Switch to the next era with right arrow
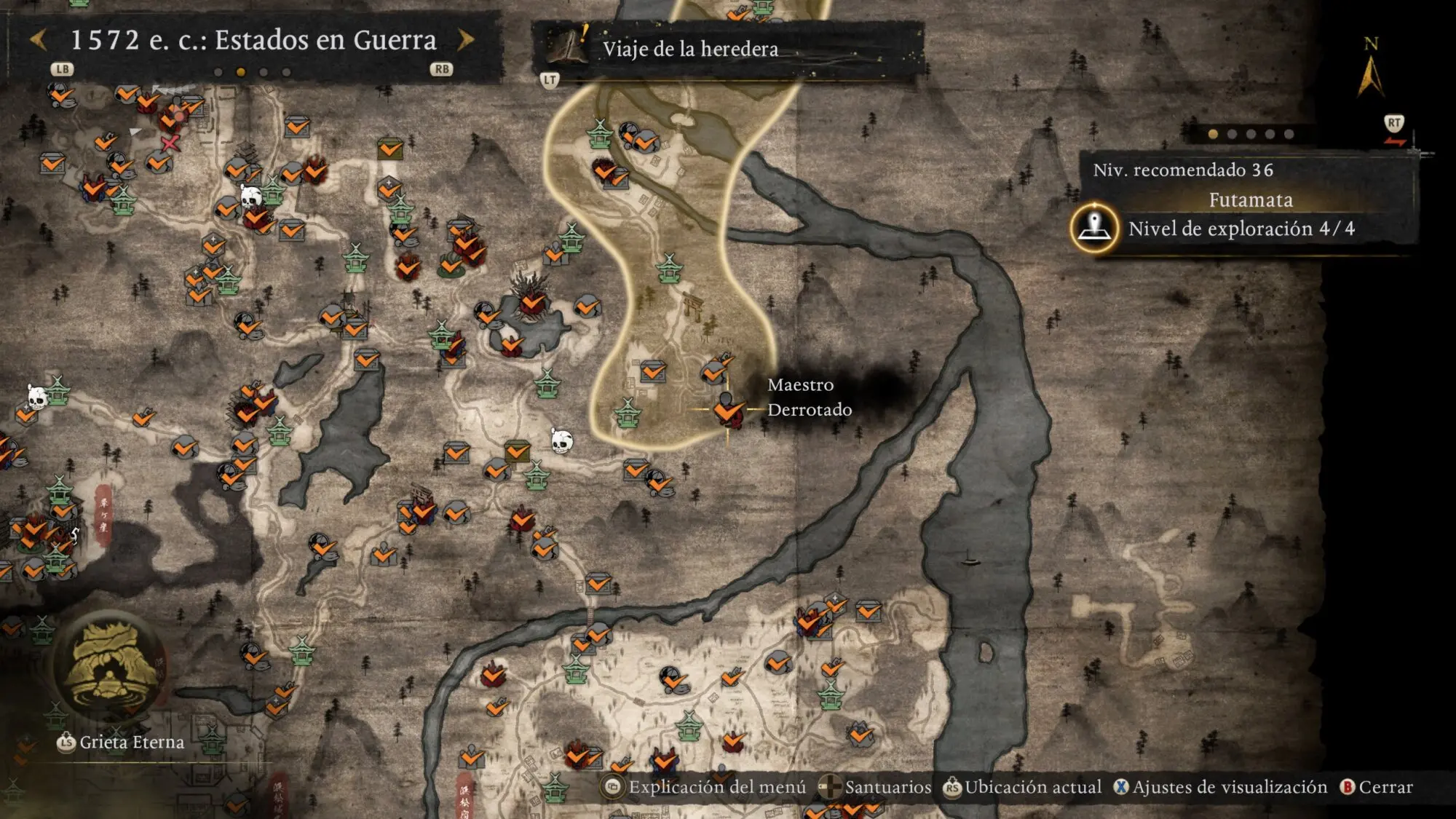The image size is (1456, 819). 466,40
